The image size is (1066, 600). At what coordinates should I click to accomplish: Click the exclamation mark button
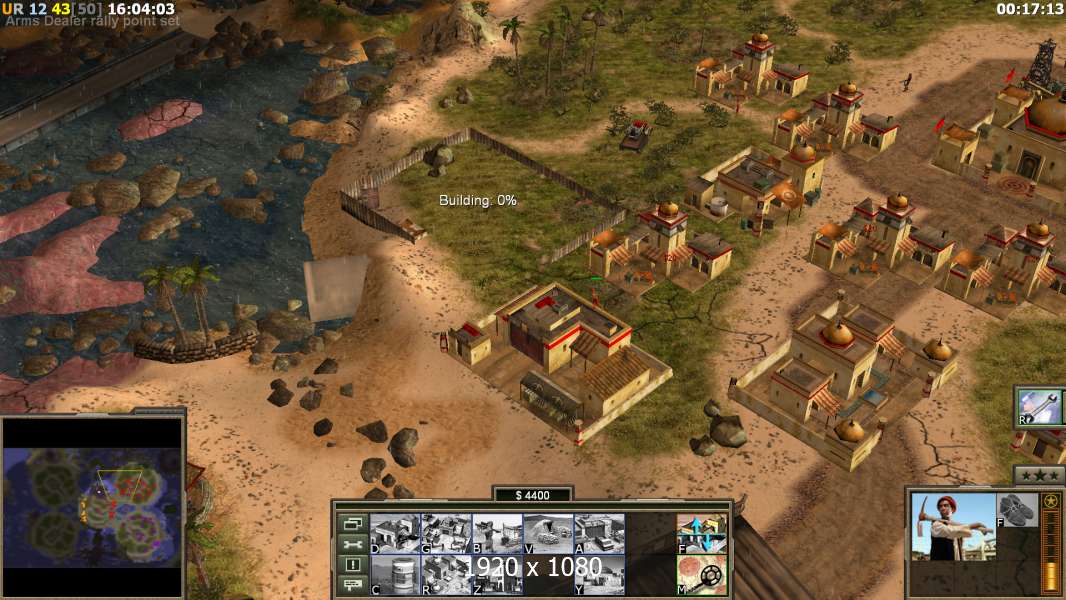coord(352,565)
